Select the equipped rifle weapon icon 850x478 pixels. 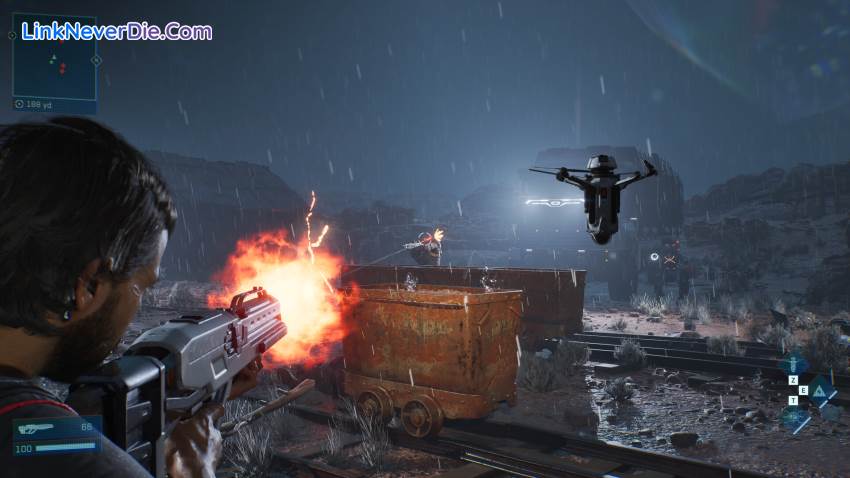[x=37, y=427]
